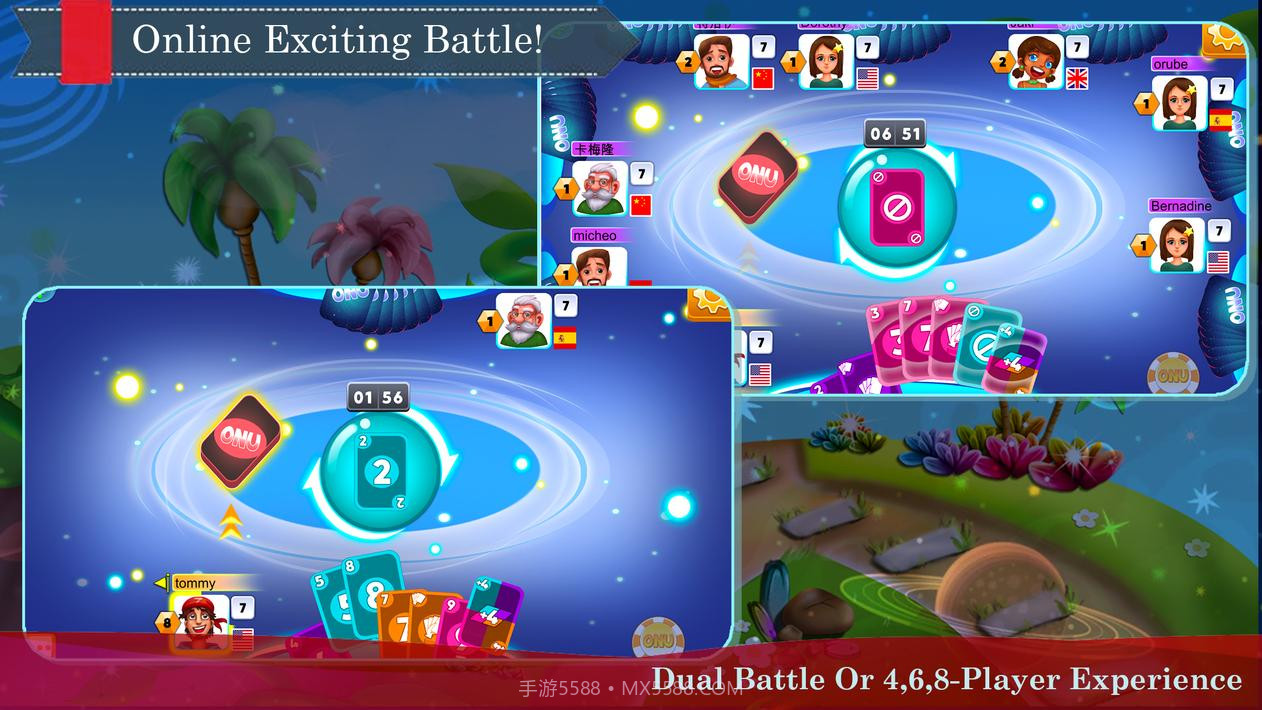Select the pink 7 card in hand
Screen dimensions: 1262x710
pyautogui.click(x=912, y=337)
